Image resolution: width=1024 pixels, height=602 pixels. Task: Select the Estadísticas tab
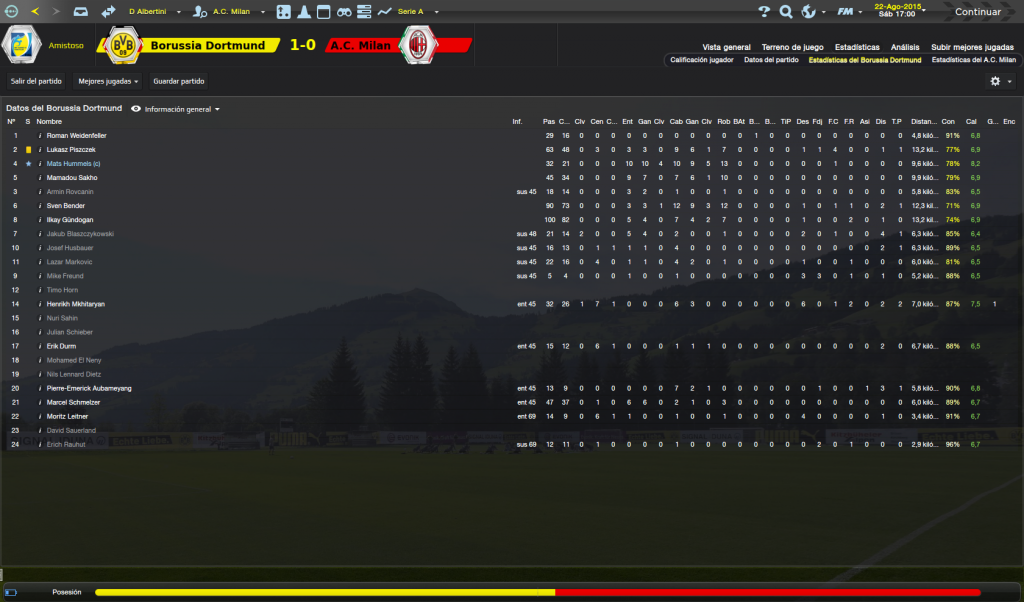click(x=857, y=47)
